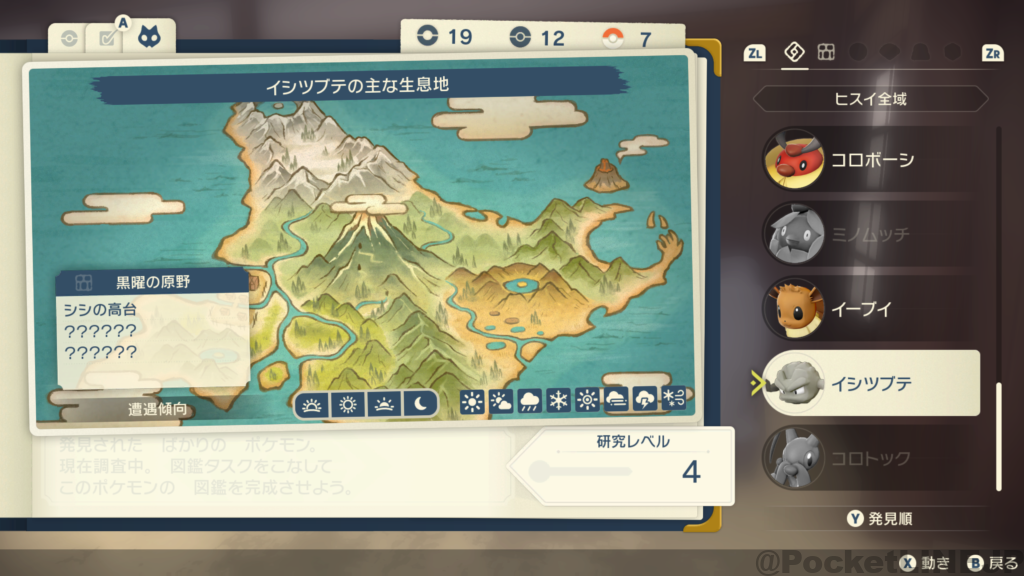1024x576 pixels.
Task: Select the snowflake weather icon
Action: coord(559,402)
